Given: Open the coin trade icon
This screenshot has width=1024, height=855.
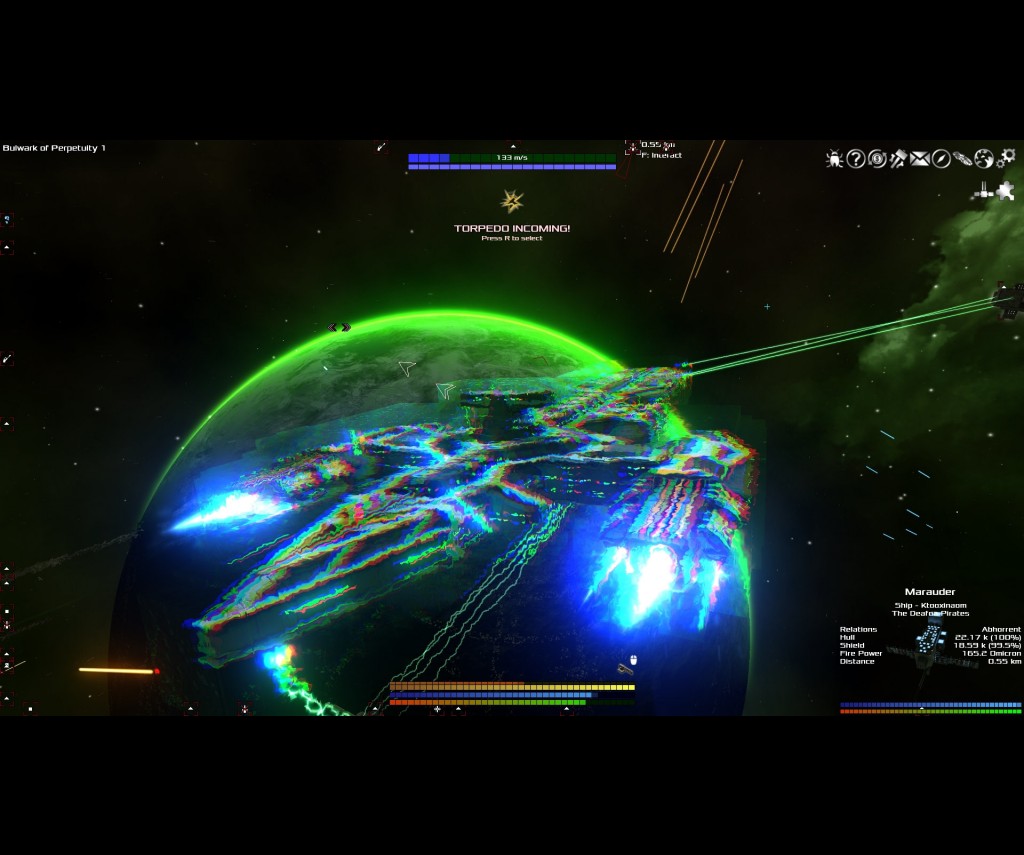Looking at the screenshot, I should click(877, 159).
